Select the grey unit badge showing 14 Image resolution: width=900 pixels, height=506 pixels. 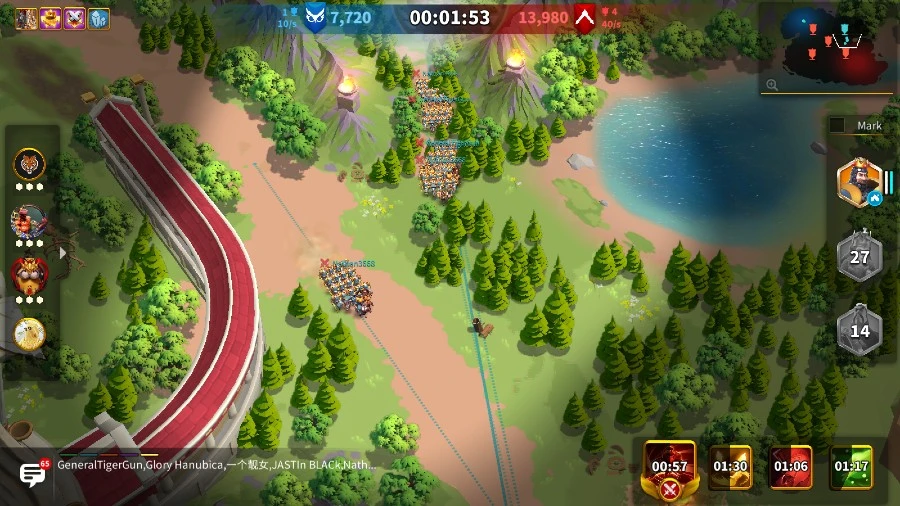point(859,331)
